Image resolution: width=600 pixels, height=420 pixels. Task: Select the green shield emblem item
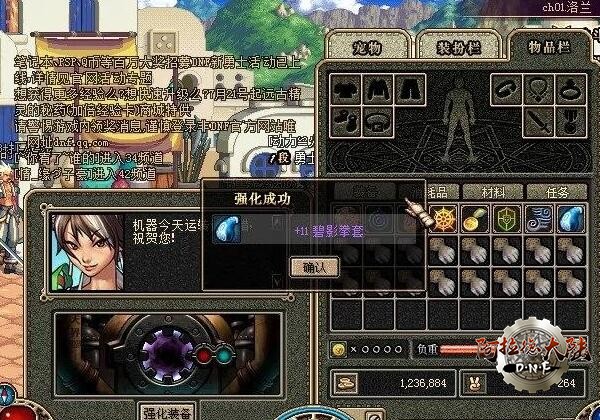(x=509, y=219)
